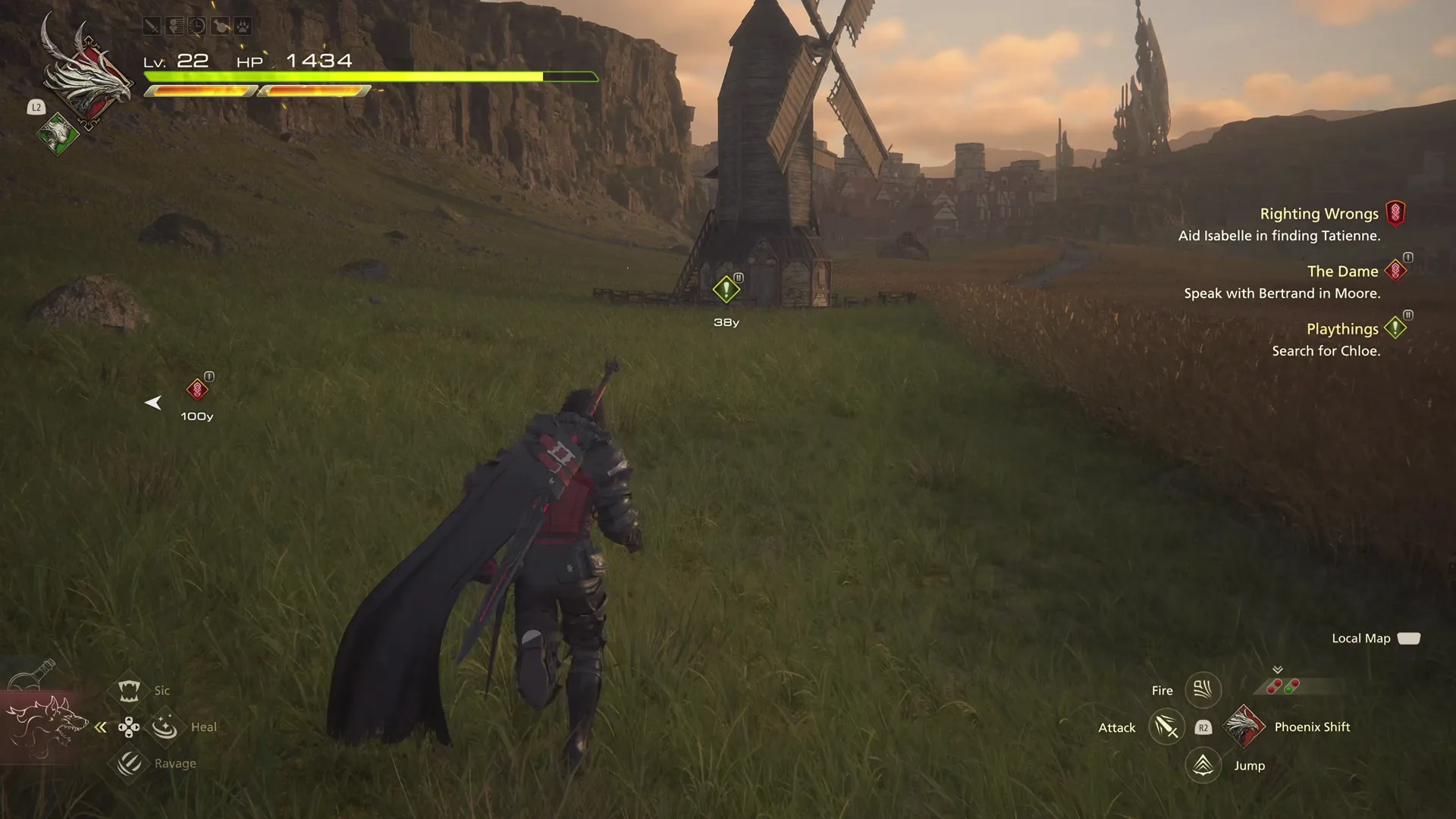Click The Dame quest link
The width and height of the screenshot is (1456, 819).
pos(1342,271)
